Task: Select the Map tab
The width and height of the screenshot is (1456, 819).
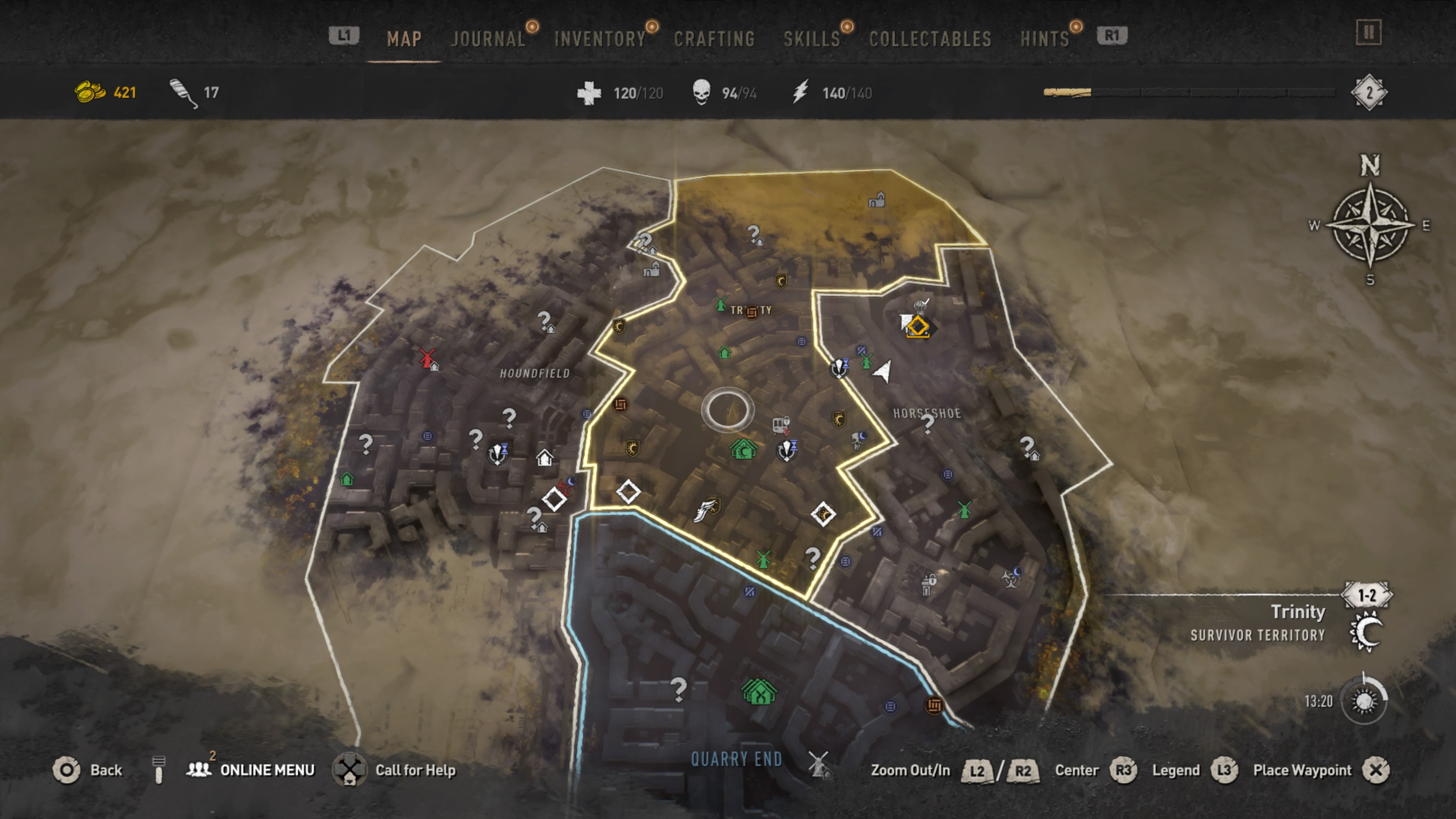Action: 404,38
